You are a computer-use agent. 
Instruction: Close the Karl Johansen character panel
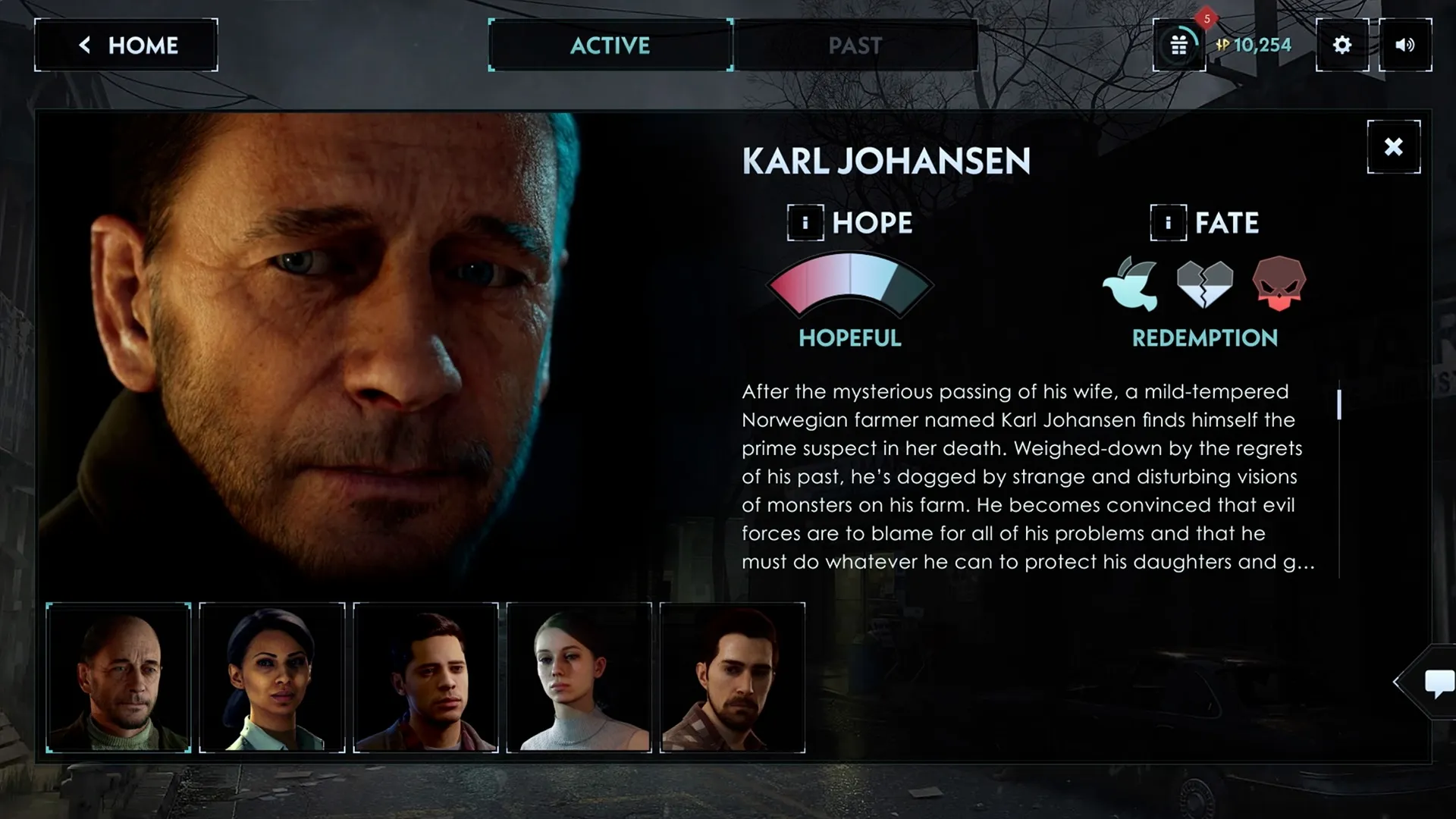click(1393, 147)
